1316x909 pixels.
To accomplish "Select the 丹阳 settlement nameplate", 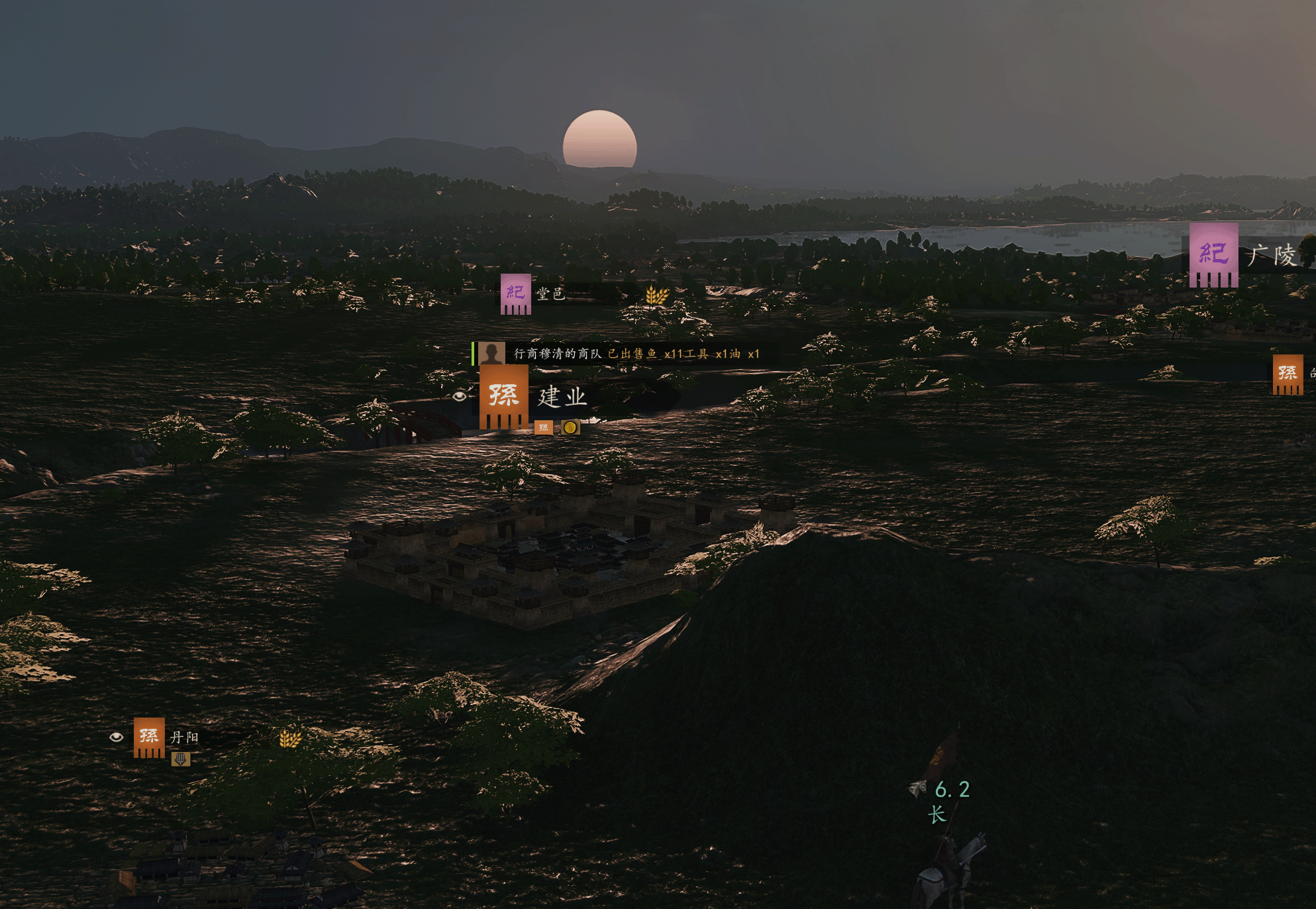I will tap(183, 737).
